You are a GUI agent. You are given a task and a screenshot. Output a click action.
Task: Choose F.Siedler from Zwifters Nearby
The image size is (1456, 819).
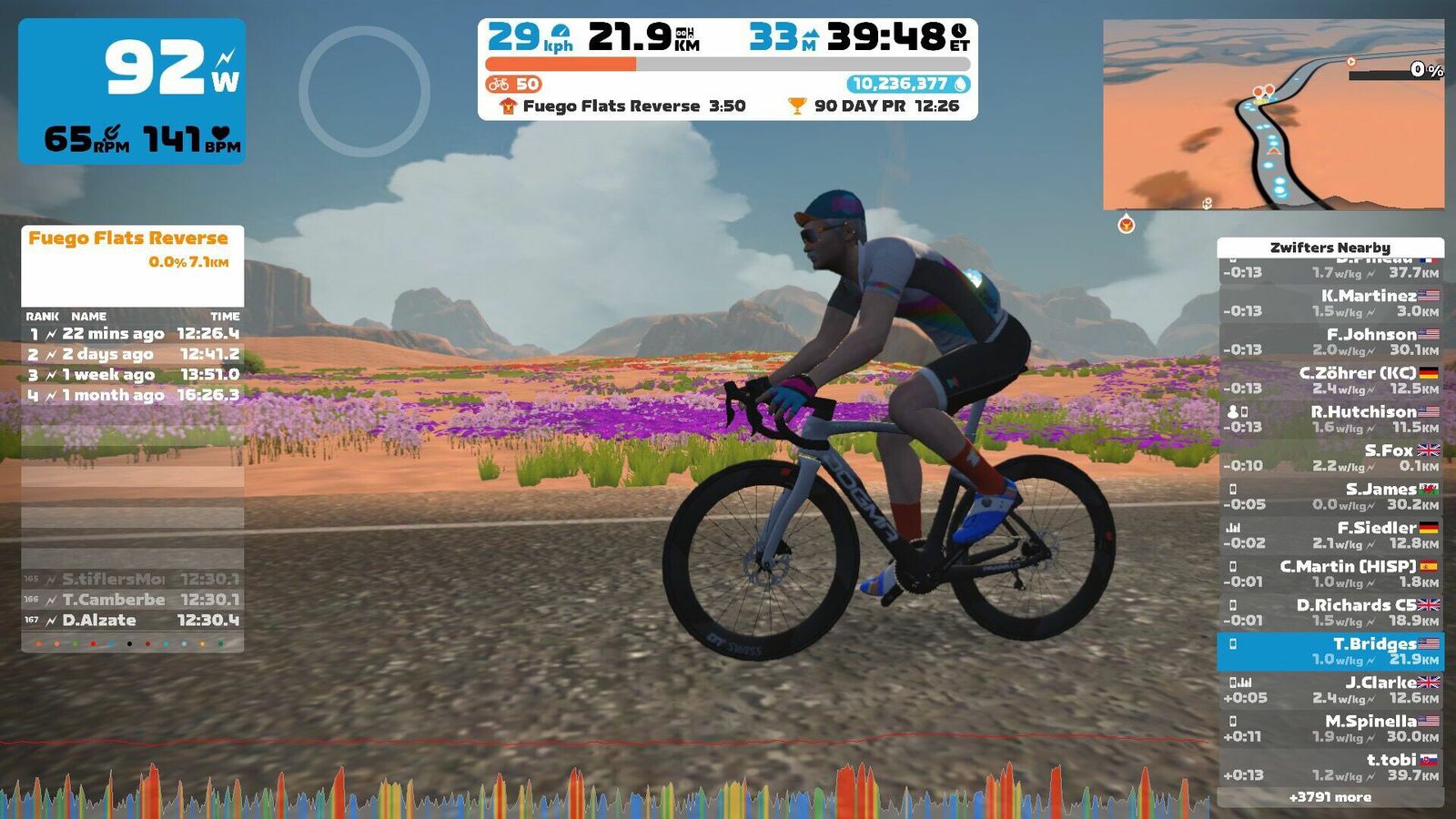point(1330,535)
